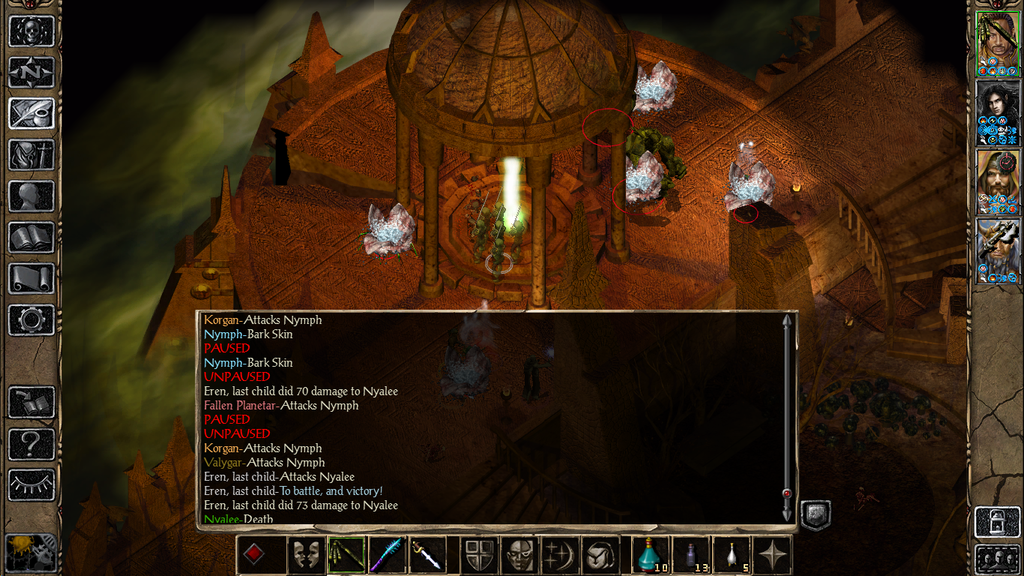
Task: Open the cast spell moon-and-stars button
Action: click(558, 555)
